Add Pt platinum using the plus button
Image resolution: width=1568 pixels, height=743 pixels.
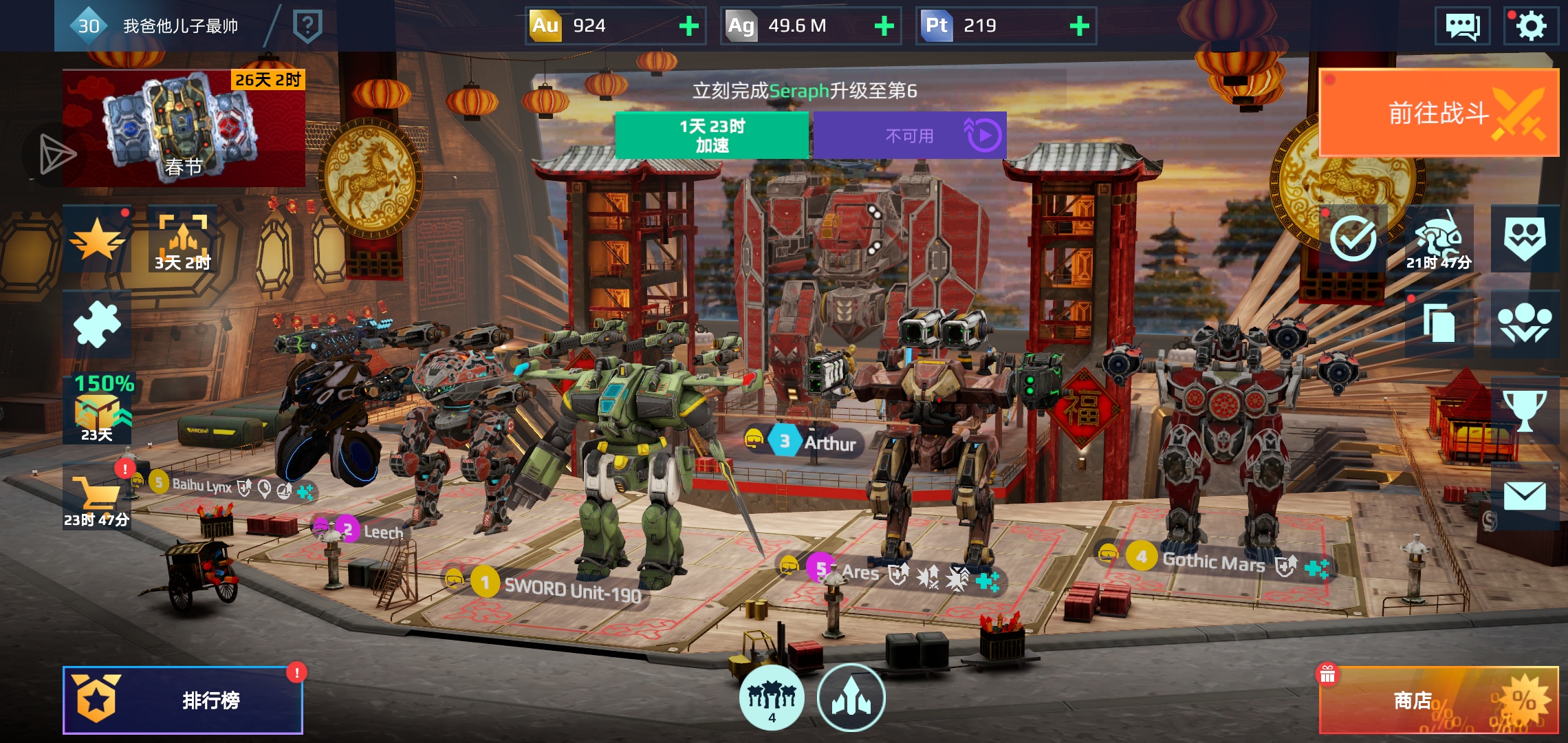tap(1079, 26)
